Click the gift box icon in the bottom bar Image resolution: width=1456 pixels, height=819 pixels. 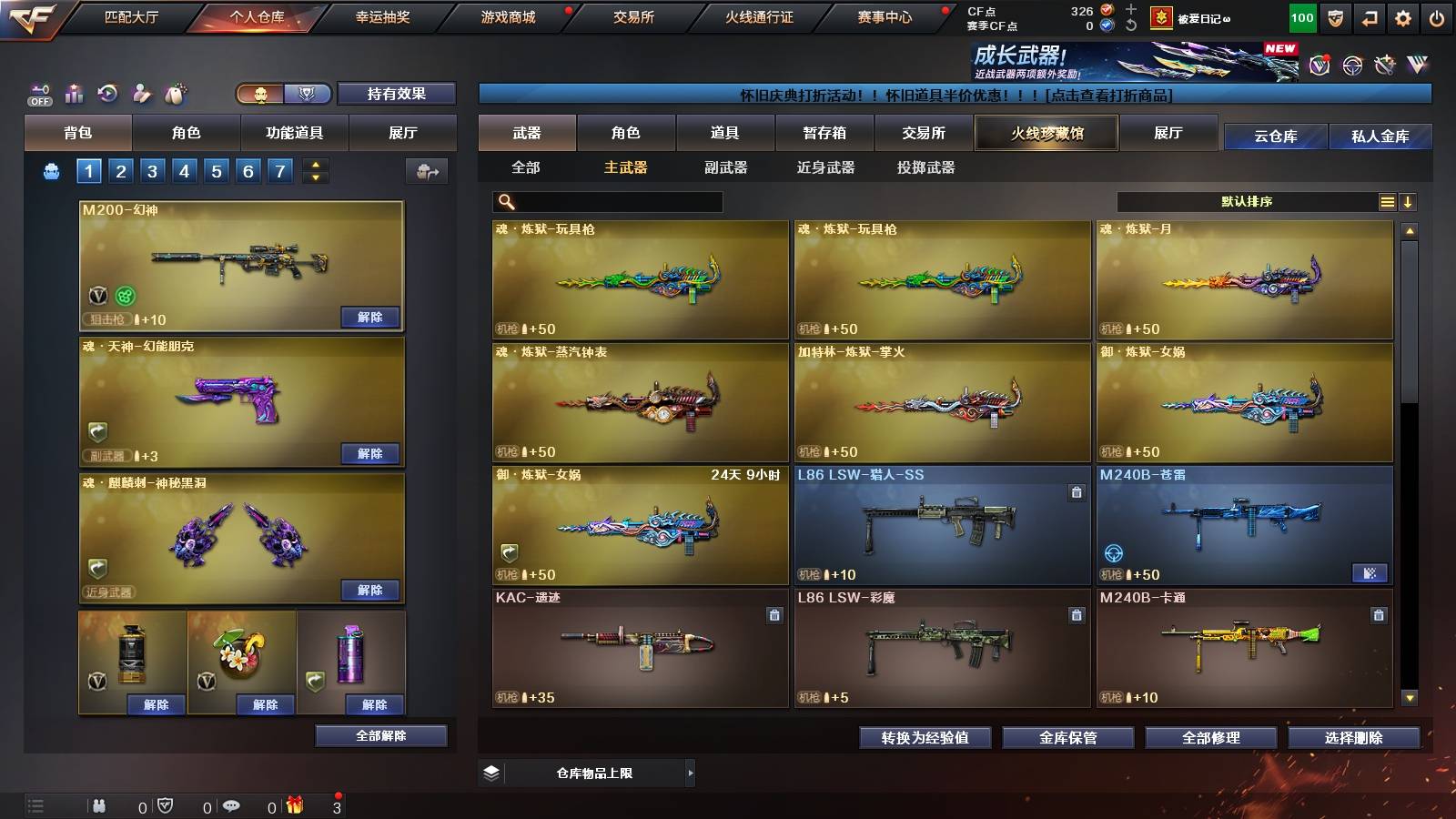coord(295,805)
